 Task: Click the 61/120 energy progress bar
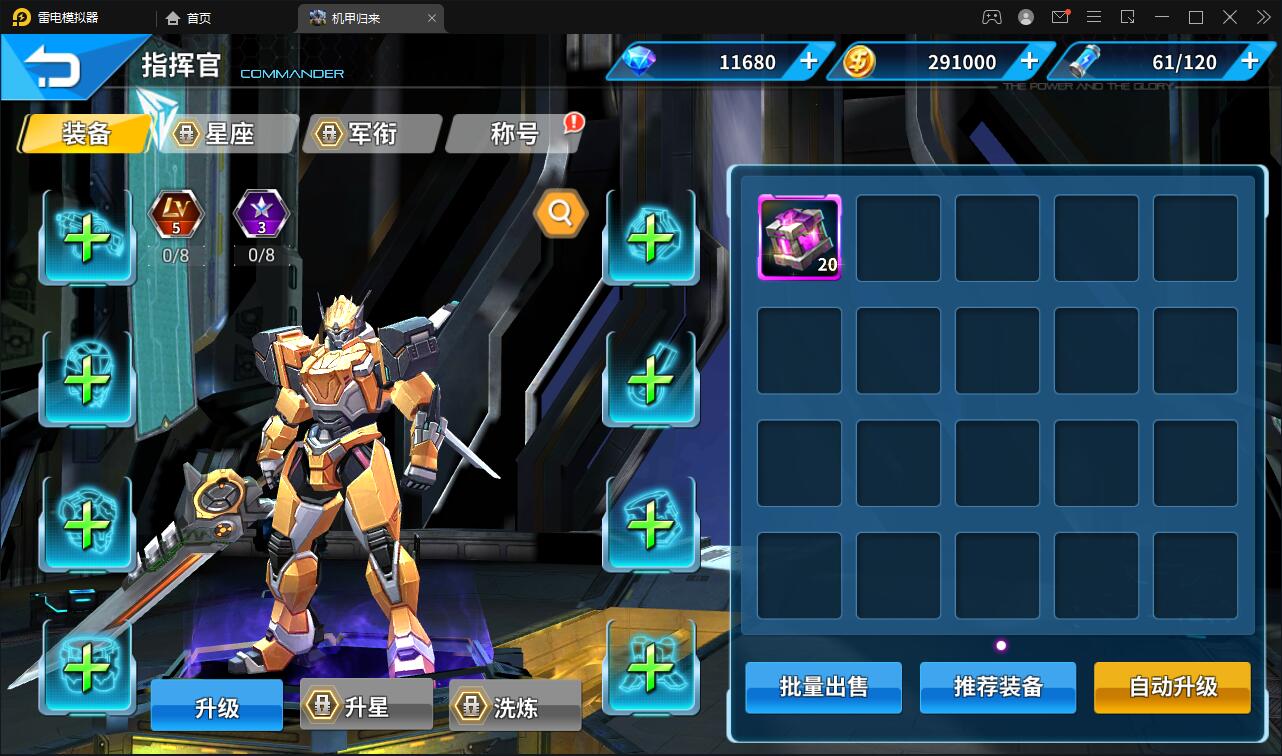tap(1186, 61)
